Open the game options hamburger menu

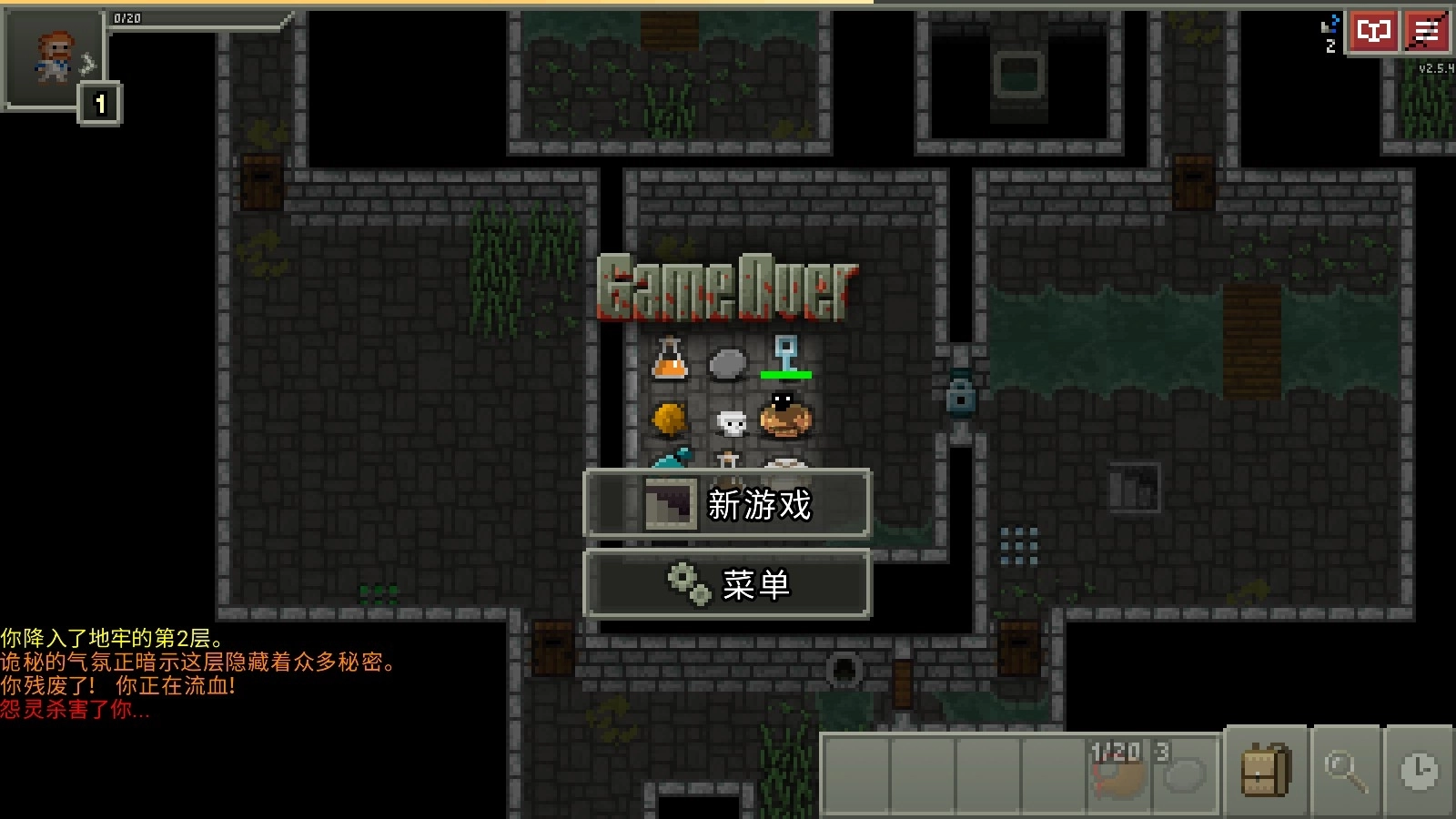tap(1425, 32)
